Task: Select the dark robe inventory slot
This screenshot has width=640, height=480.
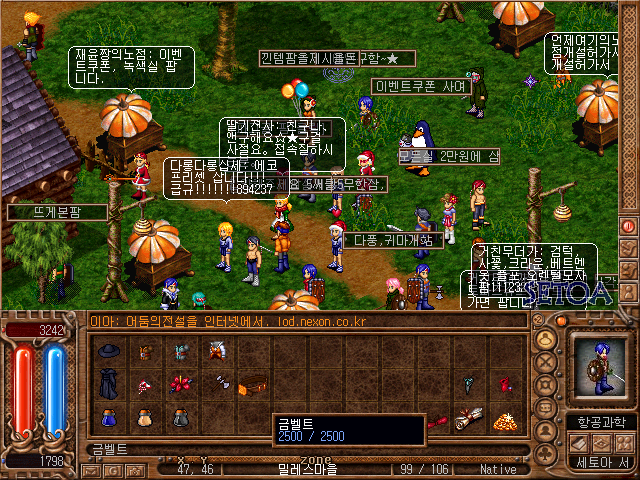Action: point(108,384)
